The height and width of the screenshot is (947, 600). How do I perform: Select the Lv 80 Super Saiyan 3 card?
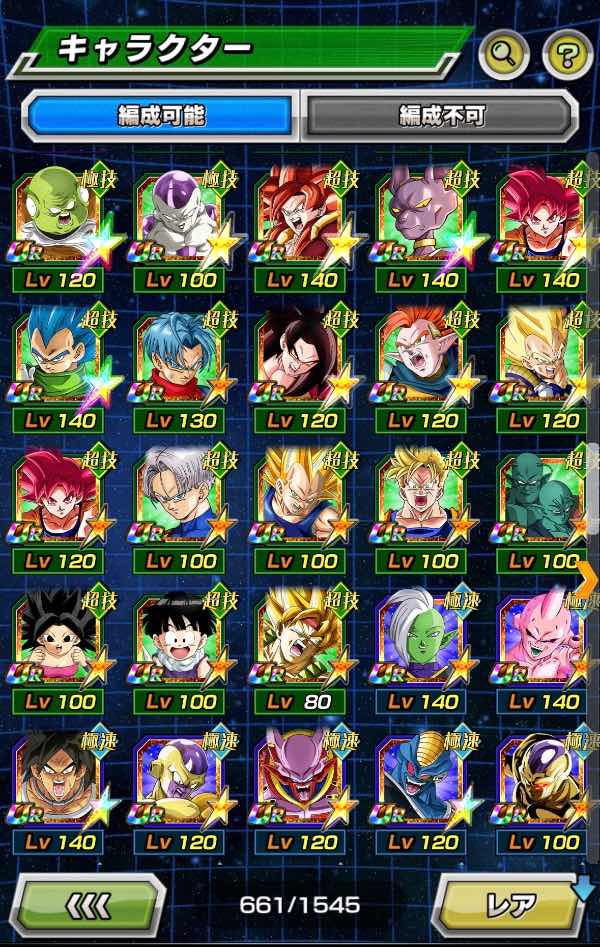point(302,641)
